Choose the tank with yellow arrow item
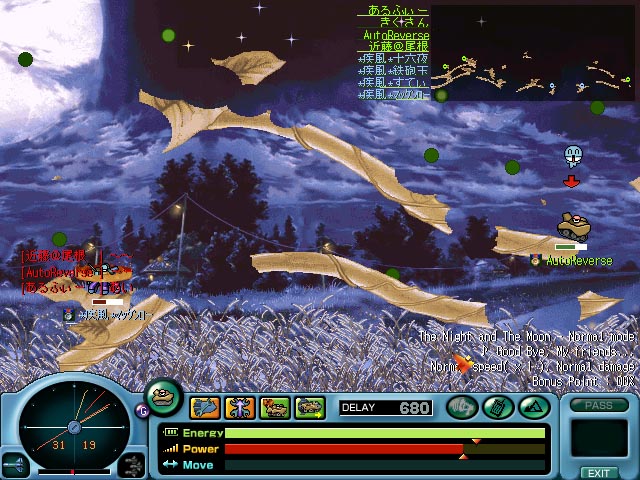 [x=309, y=407]
